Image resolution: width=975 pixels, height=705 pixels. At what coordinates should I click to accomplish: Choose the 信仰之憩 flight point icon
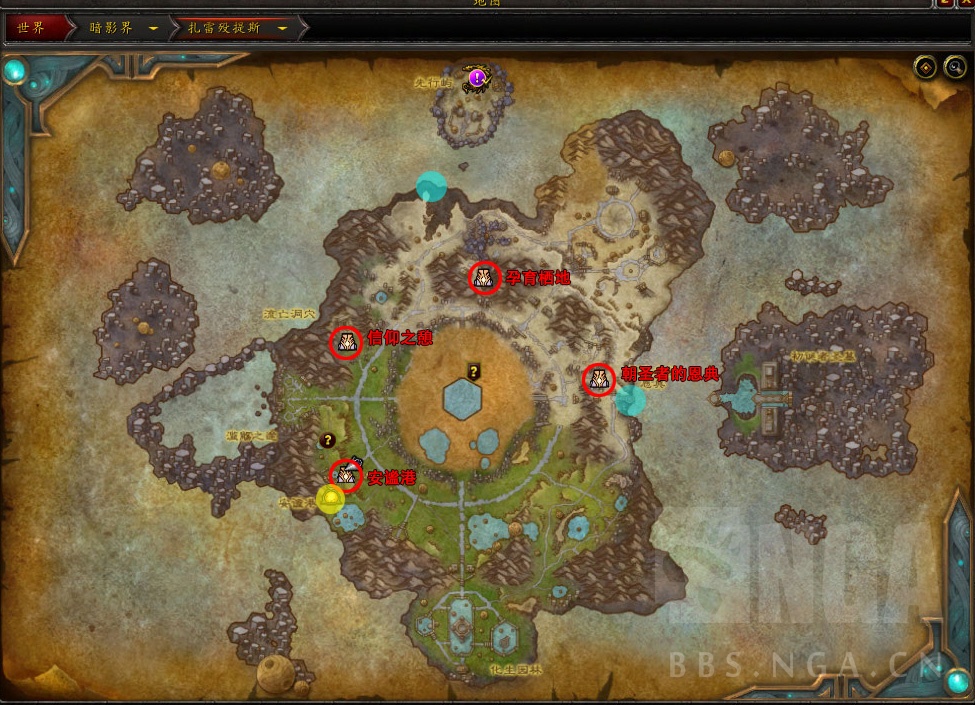pos(346,343)
